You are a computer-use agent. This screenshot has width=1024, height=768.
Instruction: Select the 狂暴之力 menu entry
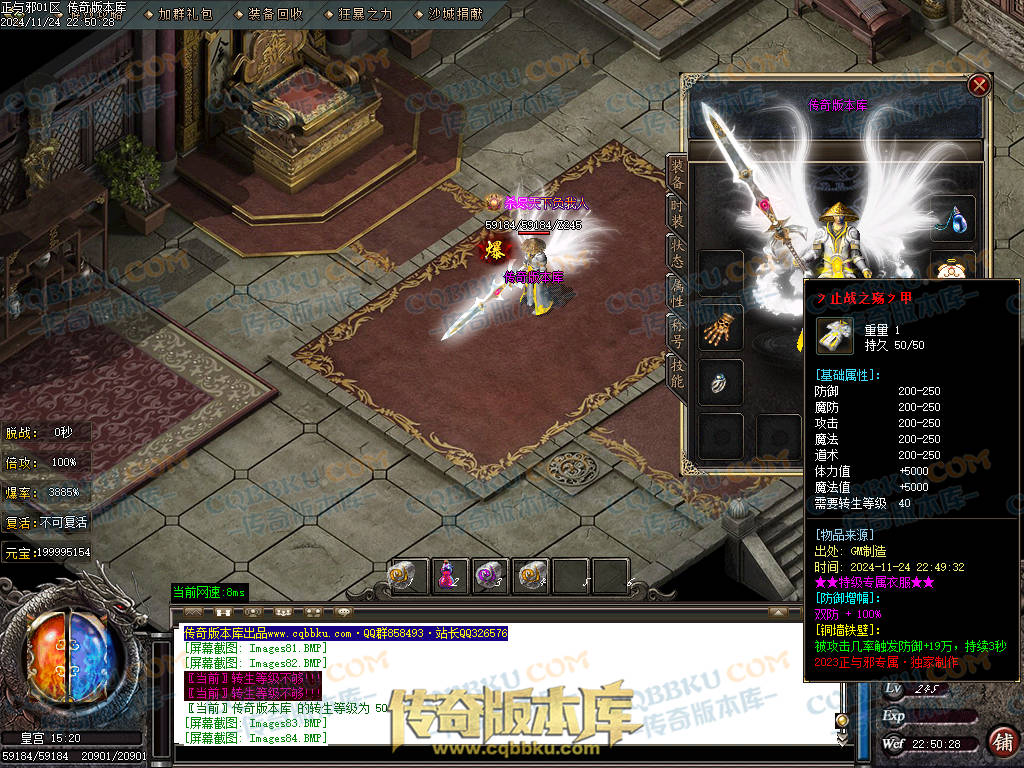tap(365, 14)
